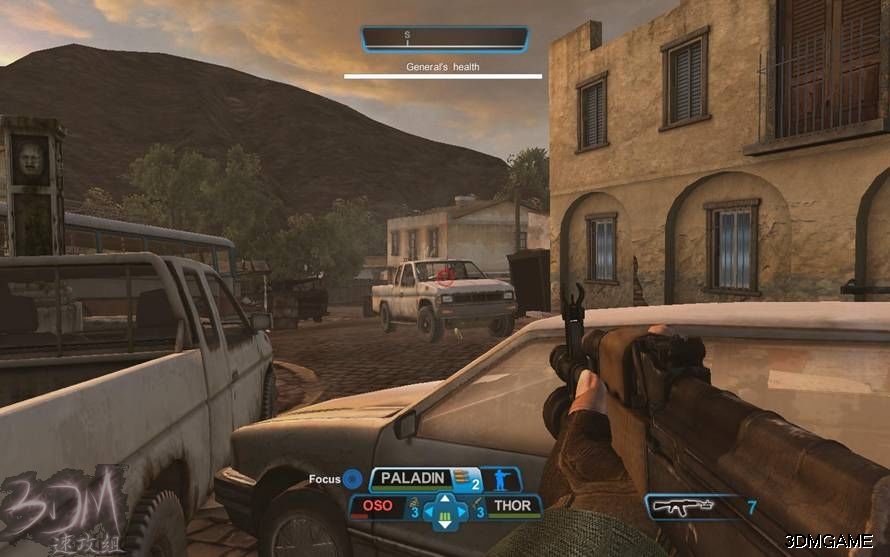Select squad member Paladin
The width and height of the screenshot is (890, 557).
(x=410, y=479)
